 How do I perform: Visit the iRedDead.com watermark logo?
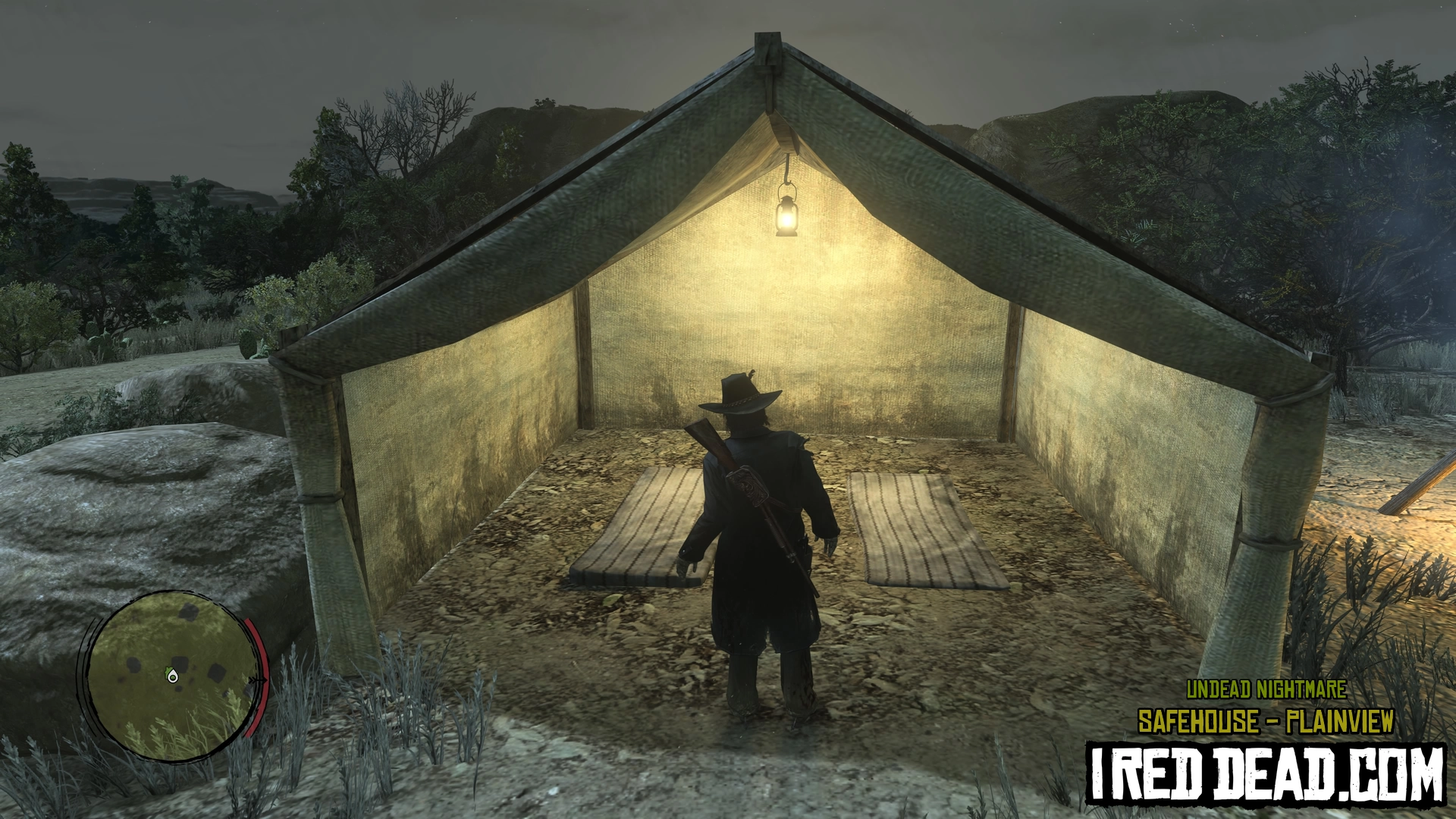pos(1266,773)
